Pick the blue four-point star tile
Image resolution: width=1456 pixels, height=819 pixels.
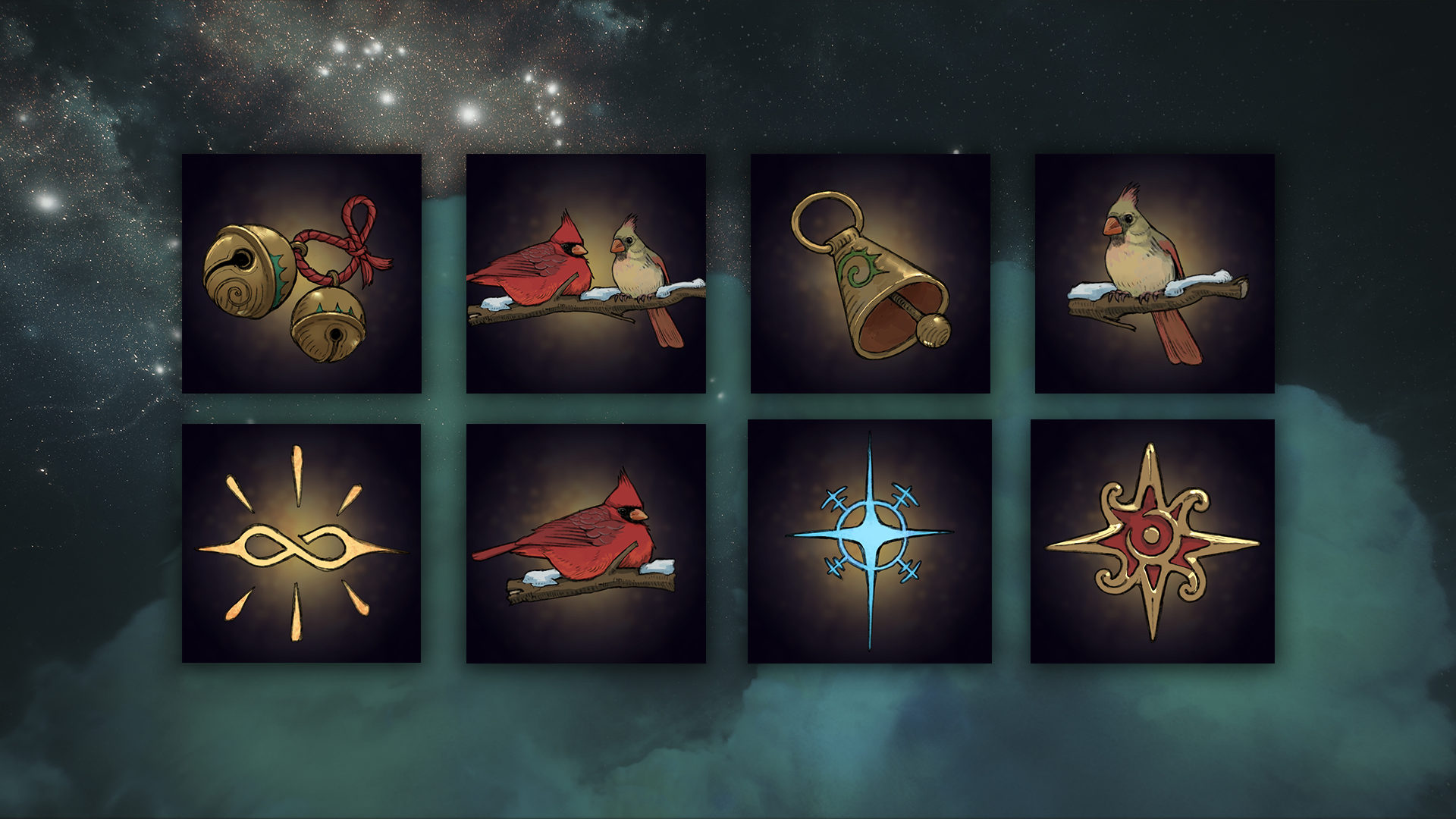pyautogui.click(x=870, y=541)
